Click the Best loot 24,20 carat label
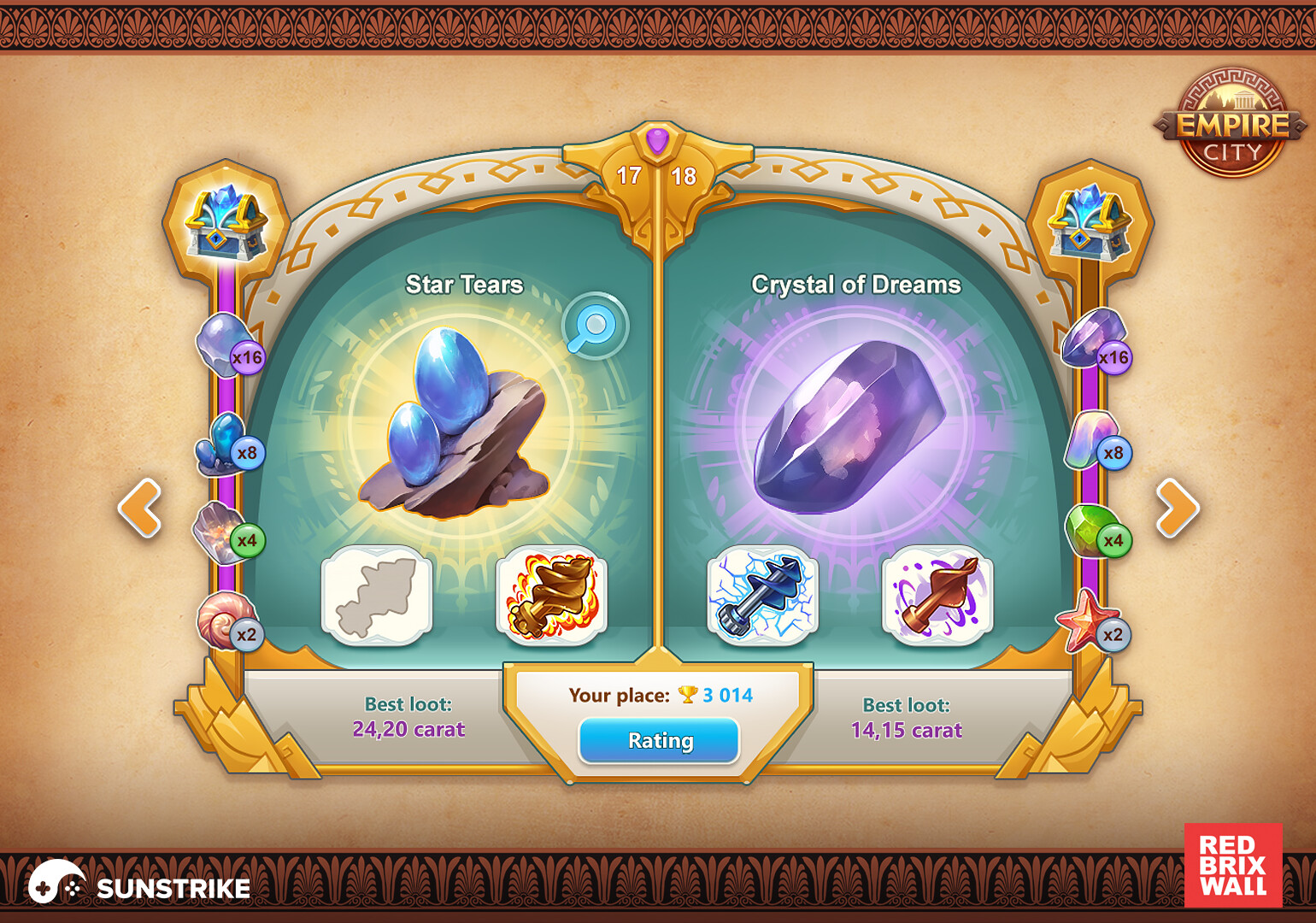The height and width of the screenshot is (923, 1316). click(408, 717)
